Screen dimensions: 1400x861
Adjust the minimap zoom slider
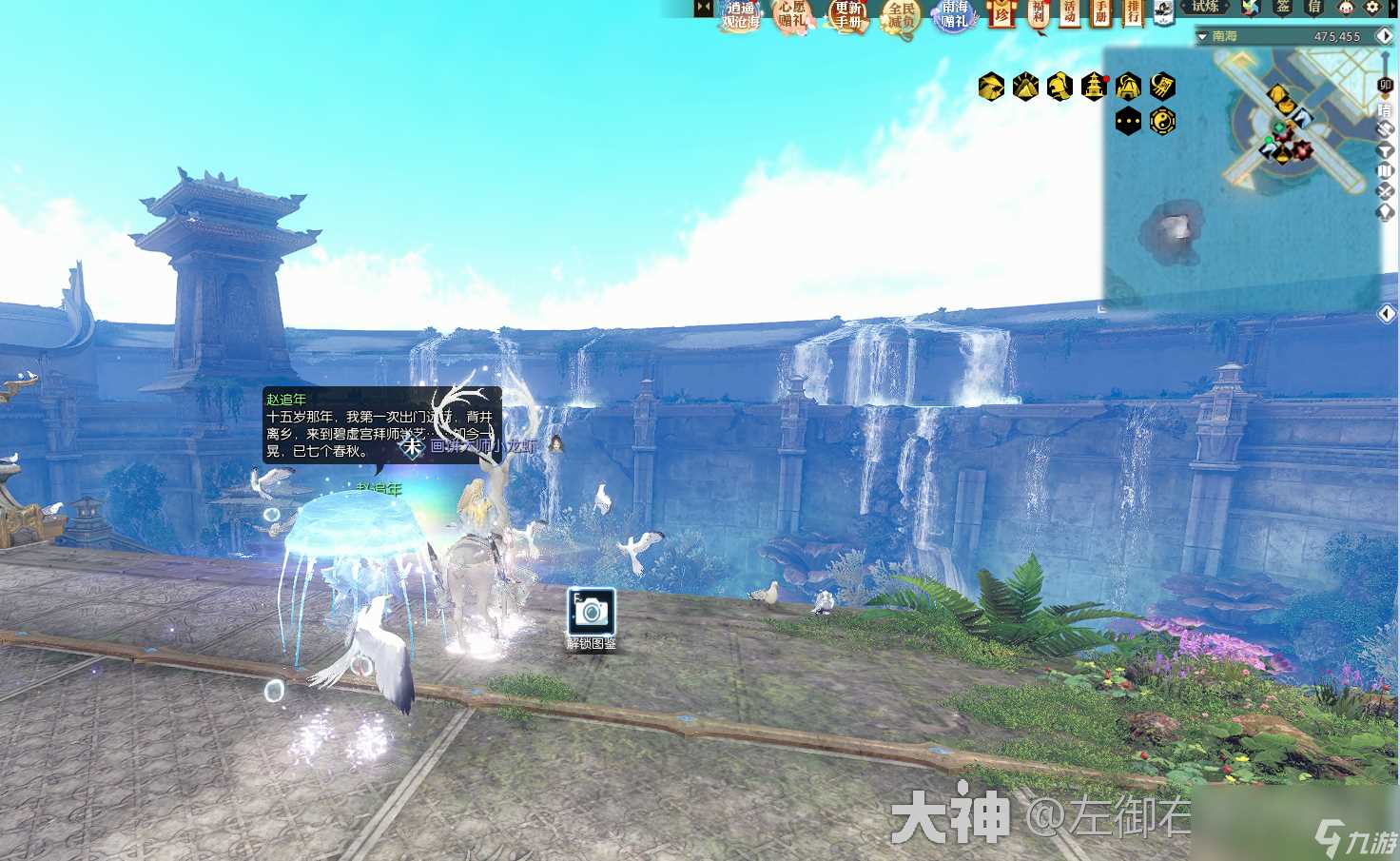point(1385,85)
